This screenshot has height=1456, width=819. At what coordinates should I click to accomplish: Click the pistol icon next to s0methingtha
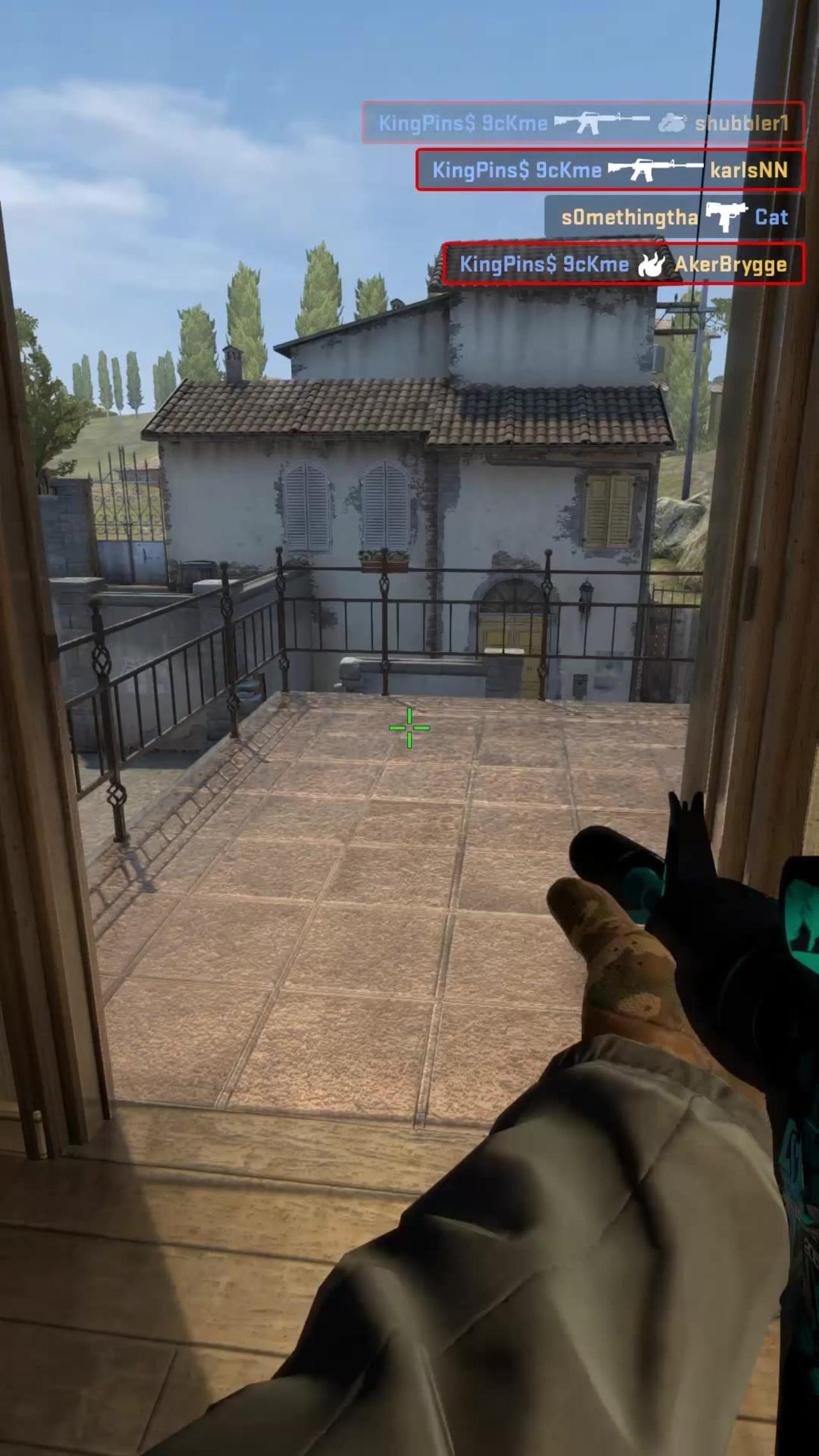(725, 216)
